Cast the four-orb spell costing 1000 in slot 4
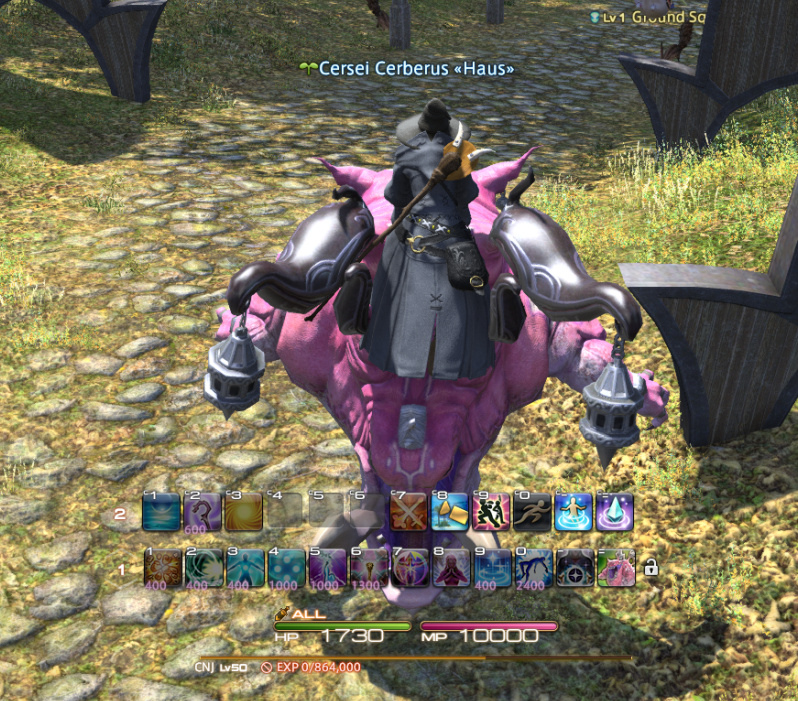 286,567
